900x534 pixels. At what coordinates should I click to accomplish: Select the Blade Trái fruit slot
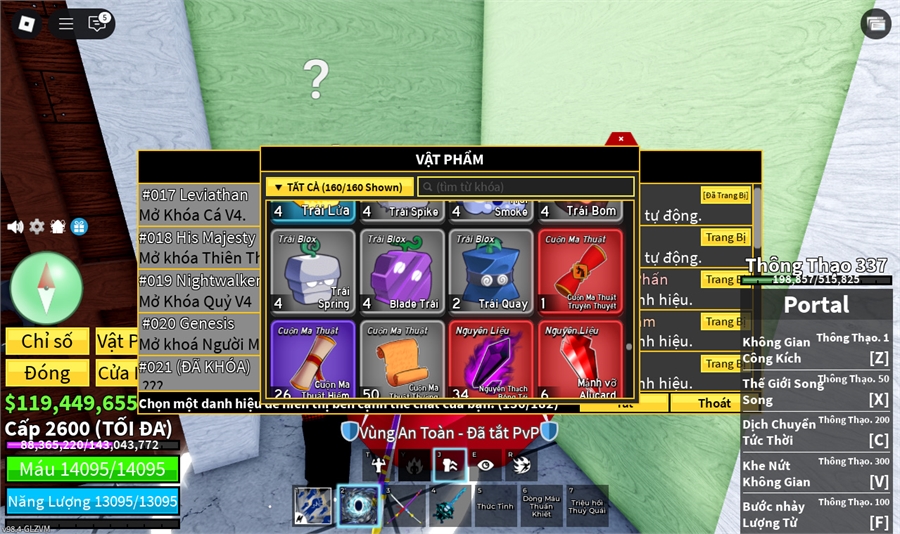402,271
